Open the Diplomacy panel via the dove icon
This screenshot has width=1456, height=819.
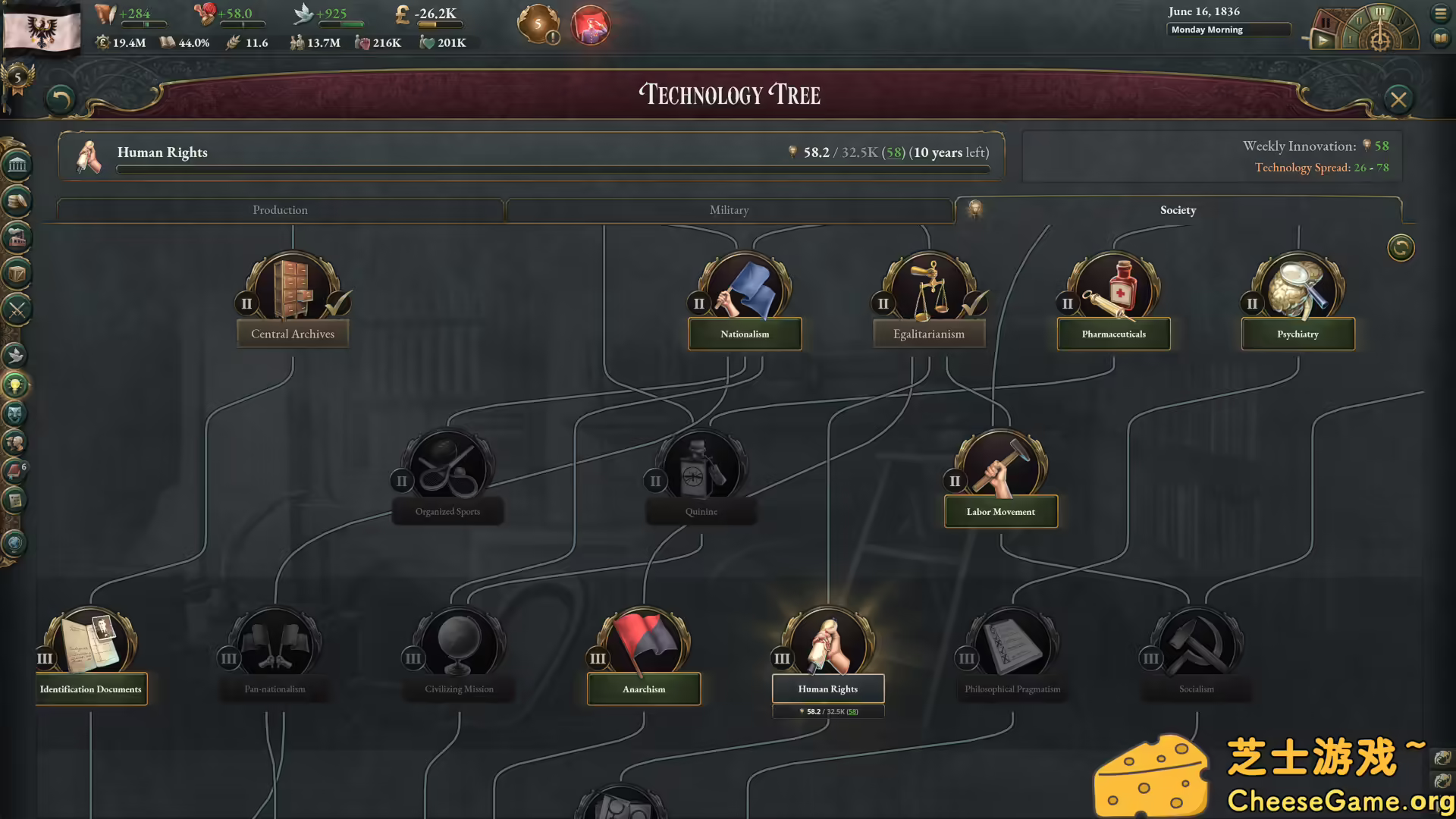click(17, 355)
